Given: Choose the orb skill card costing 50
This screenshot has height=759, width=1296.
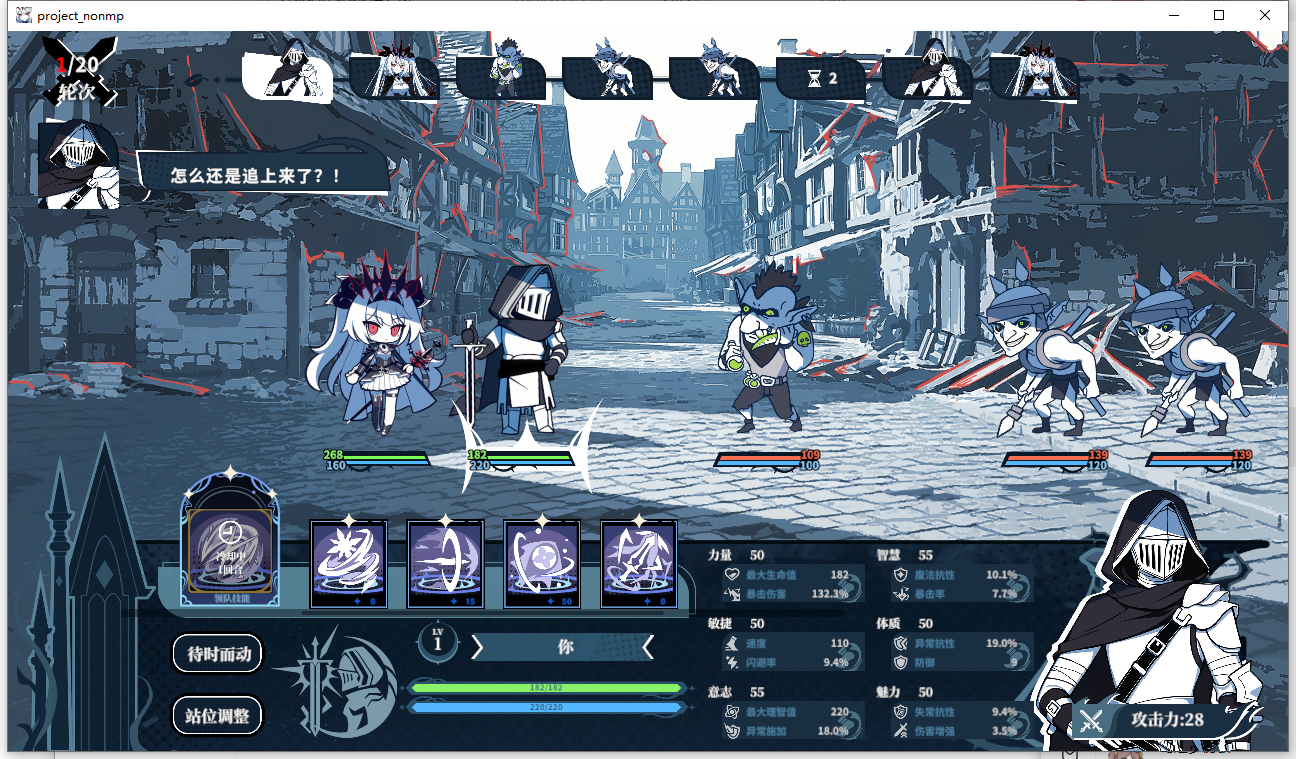Looking at the screenshot, I should (542, 563).
